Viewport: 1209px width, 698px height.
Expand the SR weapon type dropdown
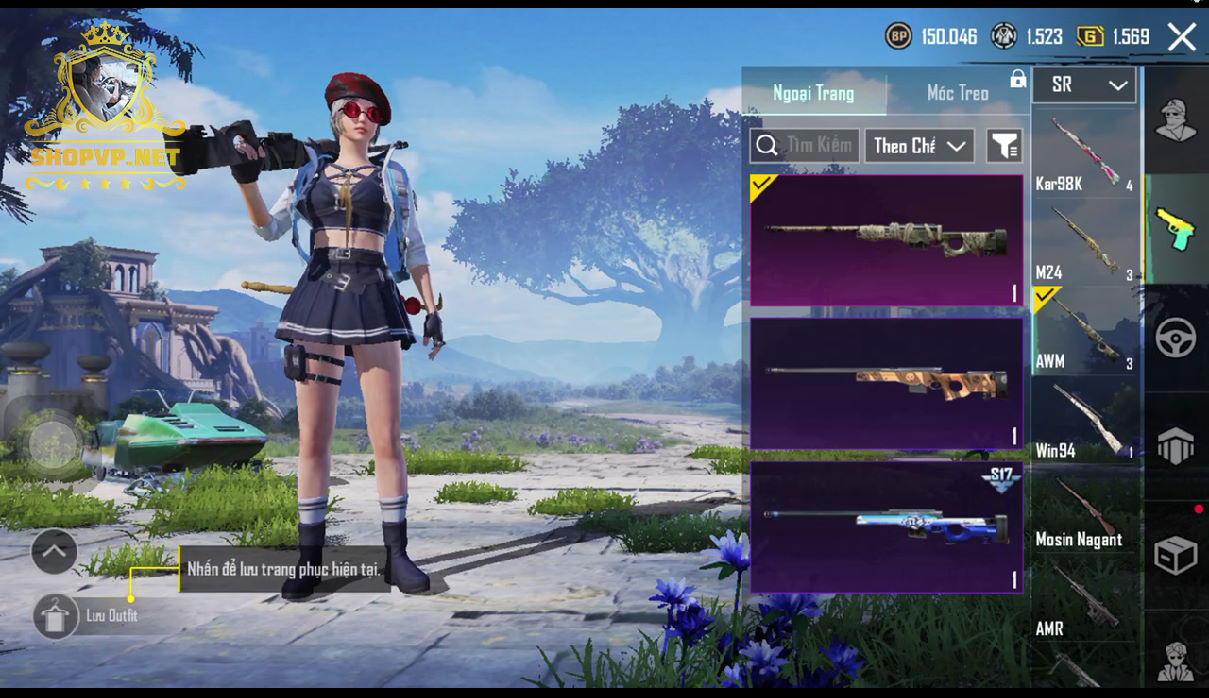pos(1084,86)
